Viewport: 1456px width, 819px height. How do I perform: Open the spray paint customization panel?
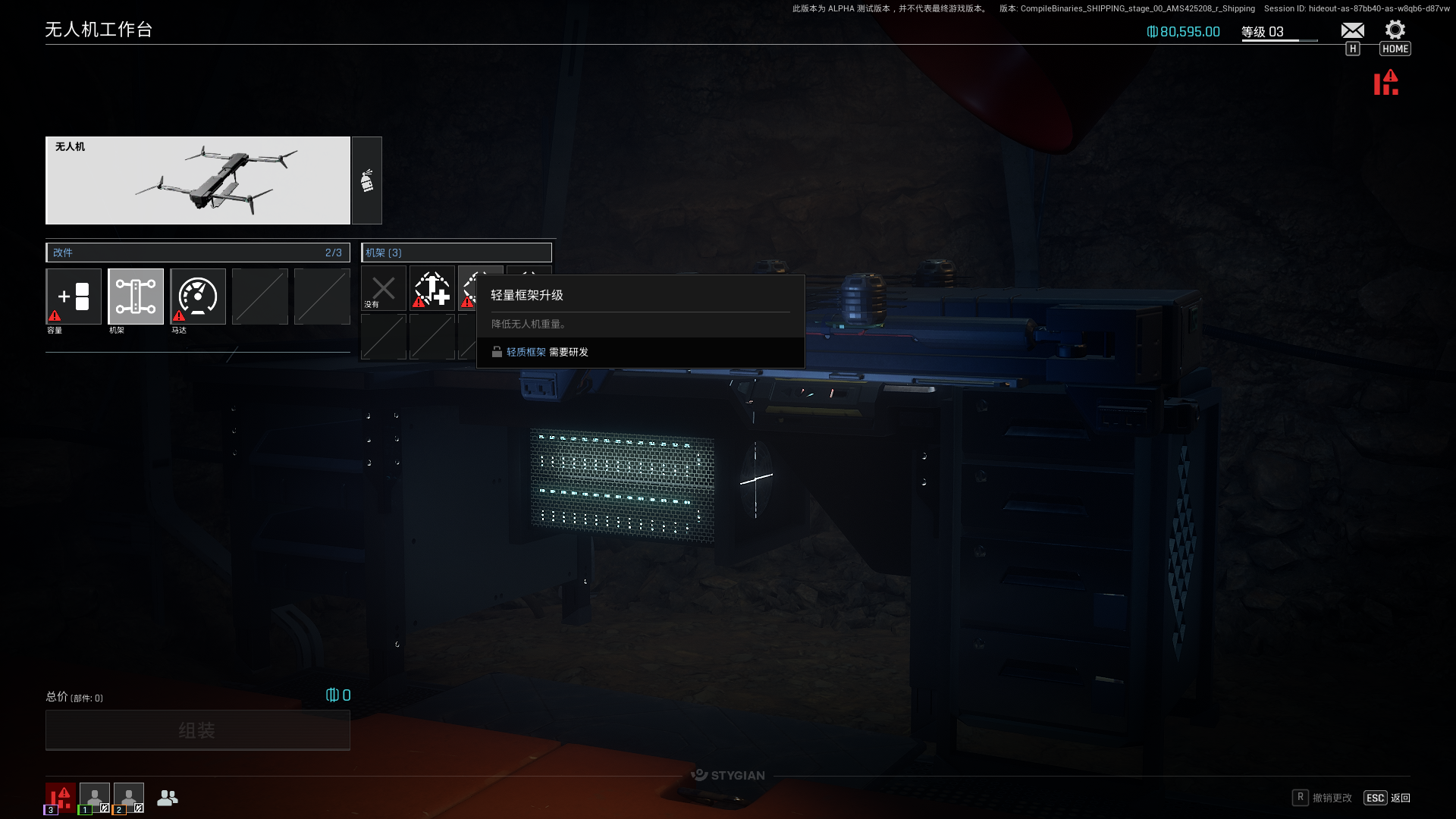pos(367,180)
